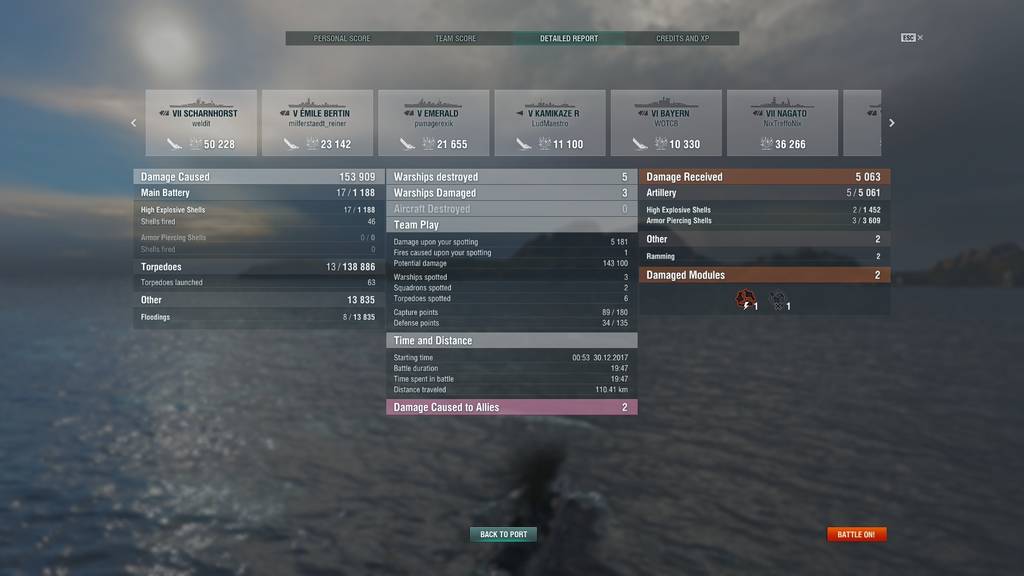Show more ships with the right arrow
The image size is (1024, 576).
(892, 123)
